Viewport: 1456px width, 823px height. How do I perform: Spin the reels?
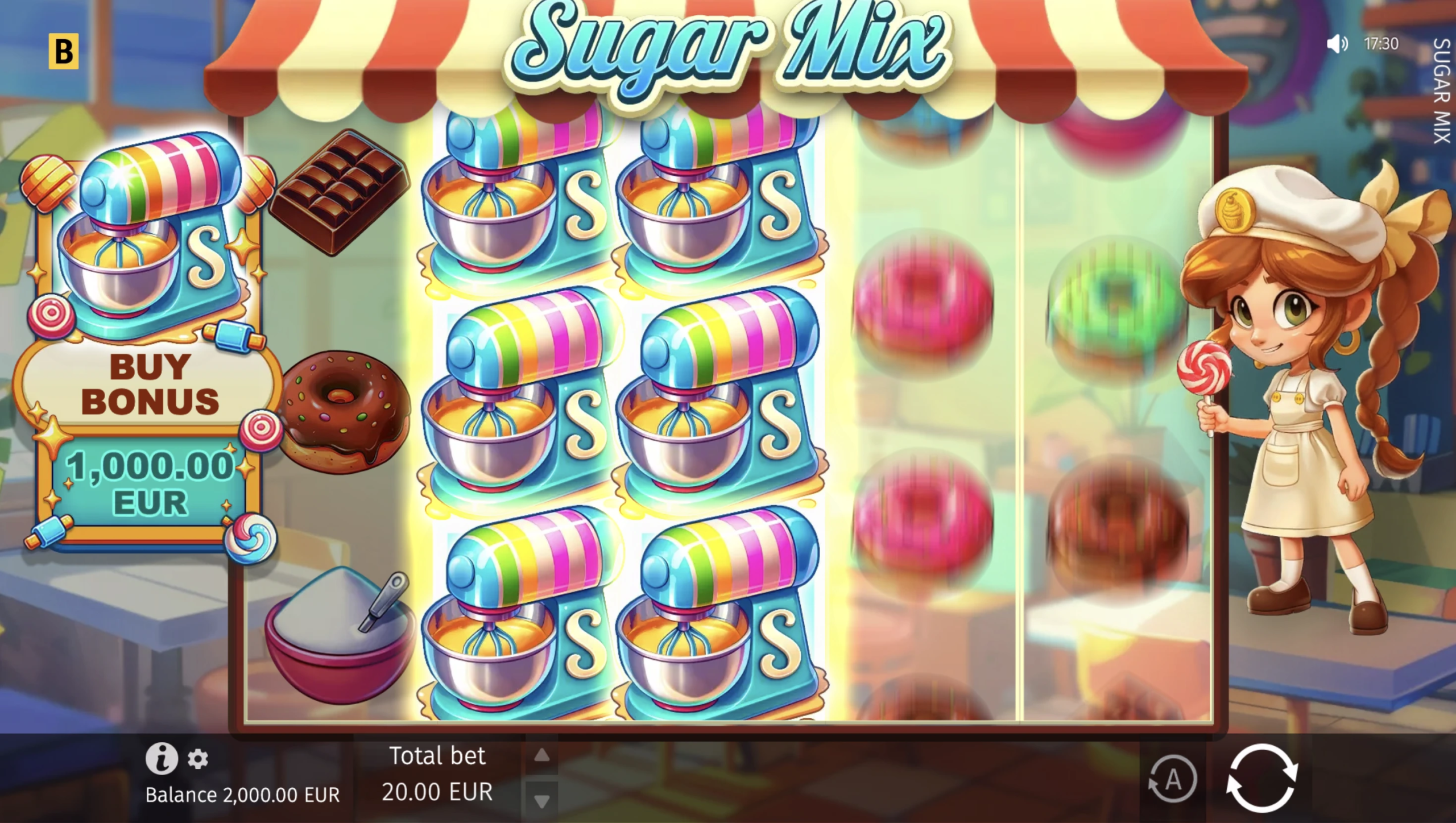pos(1261,778)
